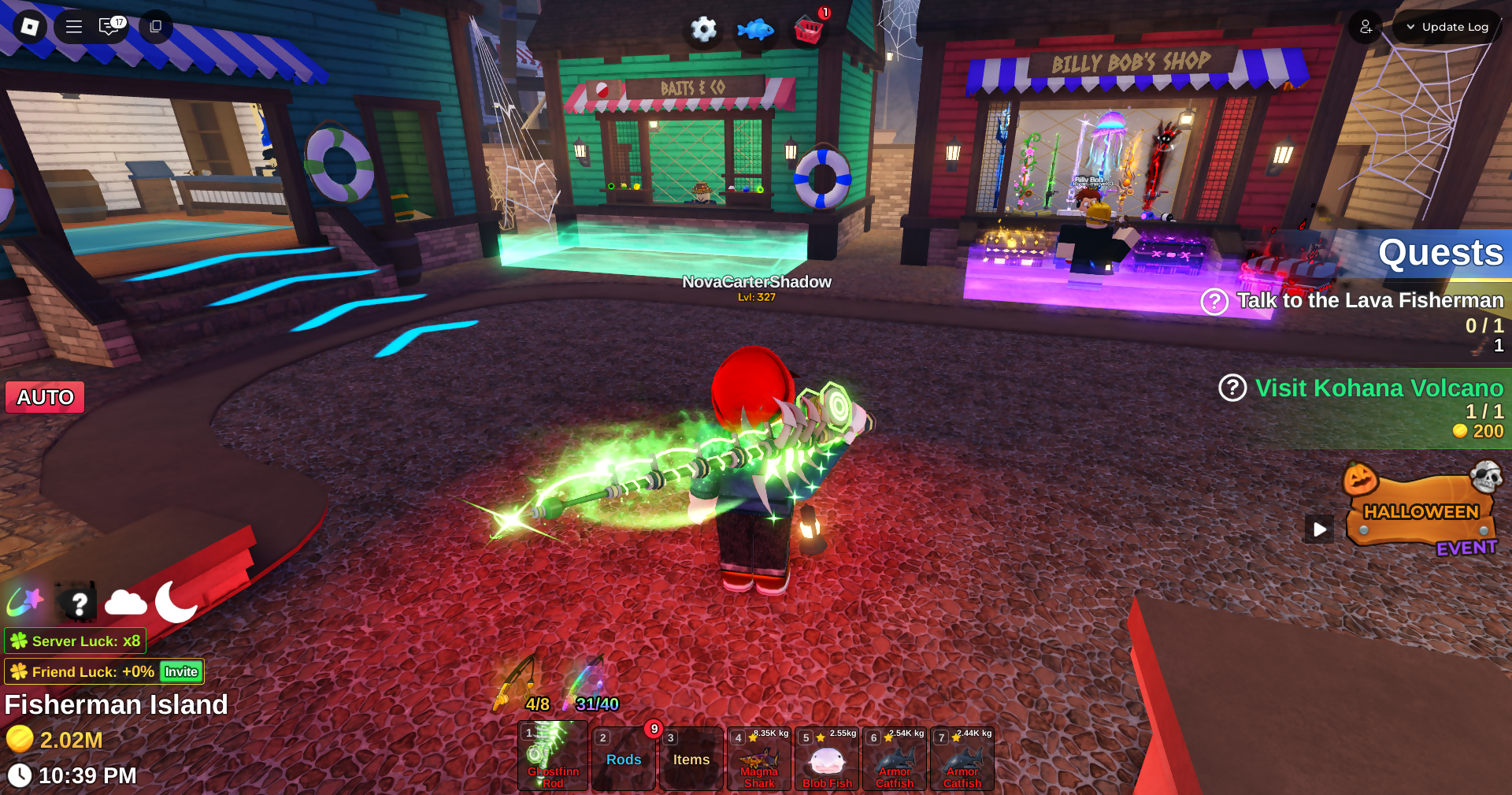Open the Rods hotbar slot
The image size is (1512, 795).
tap(624, 759)
